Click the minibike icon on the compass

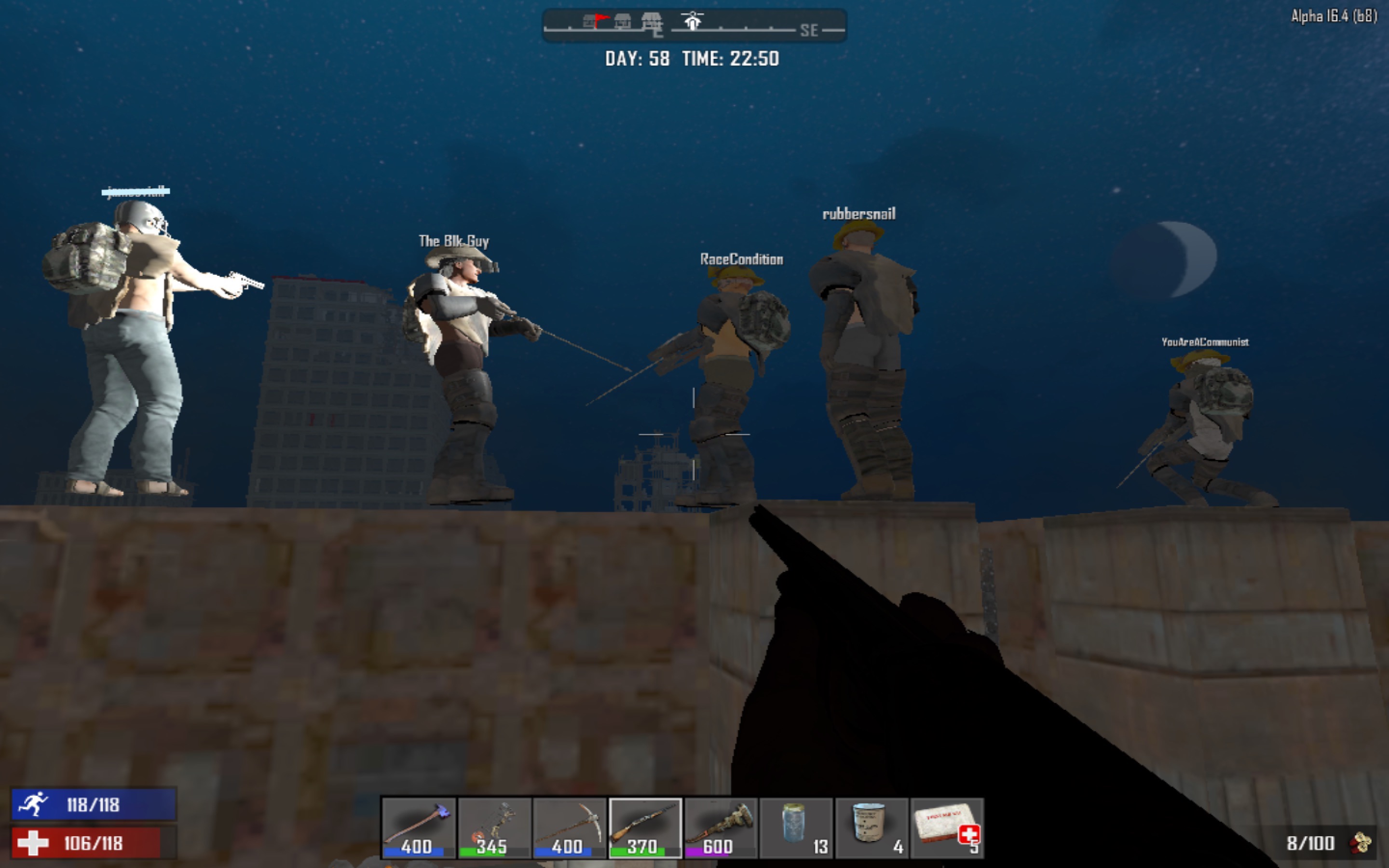point(693,21)
